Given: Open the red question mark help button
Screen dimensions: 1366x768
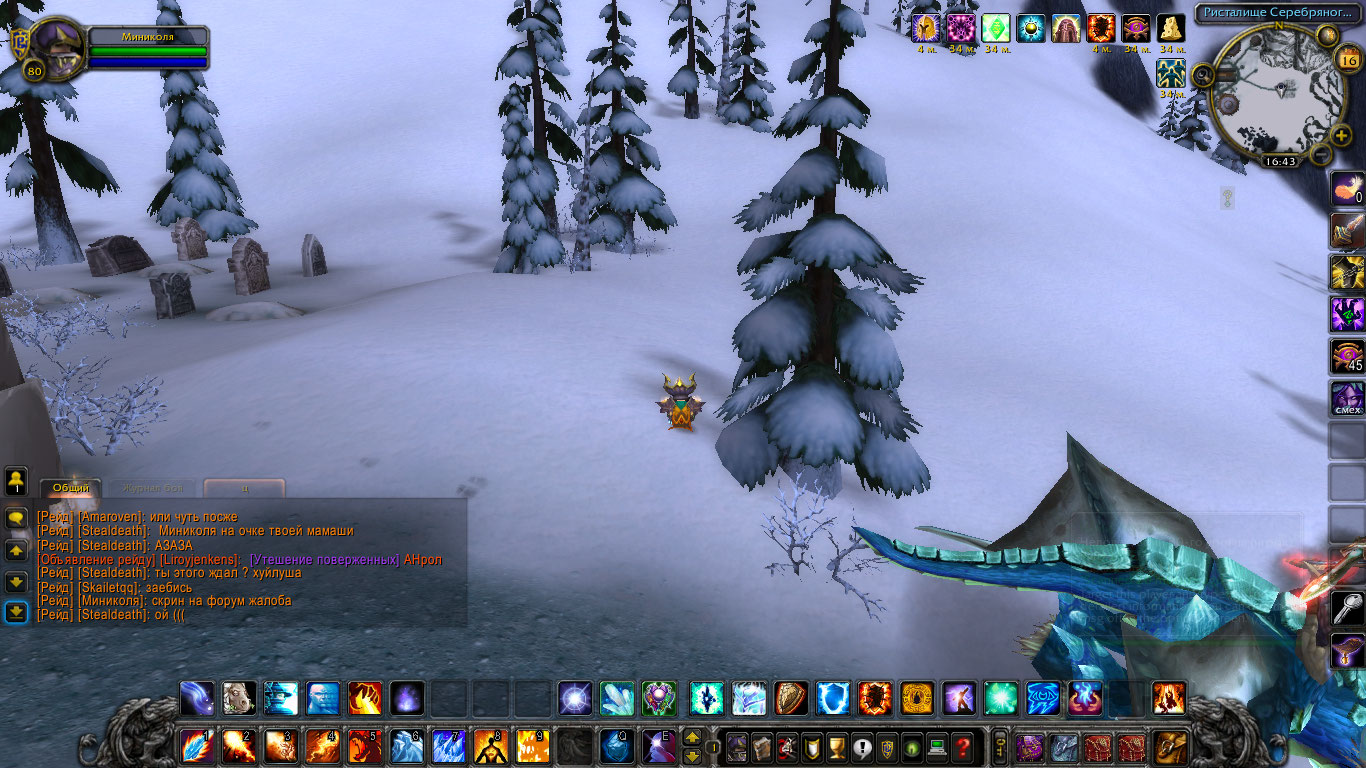Looking at the screenshot, I should coord(962,746).
